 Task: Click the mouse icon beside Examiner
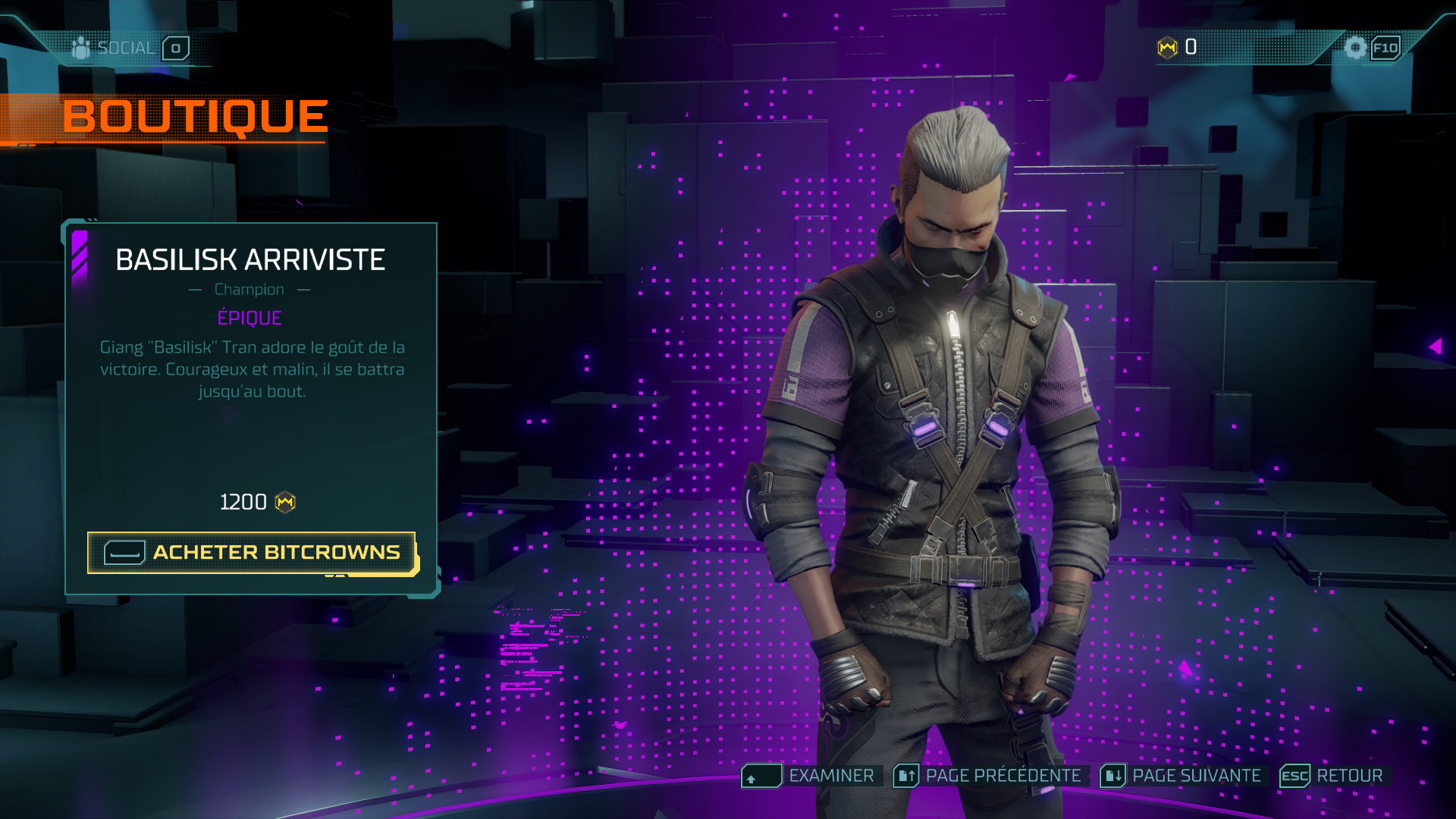tap(761, 777)
